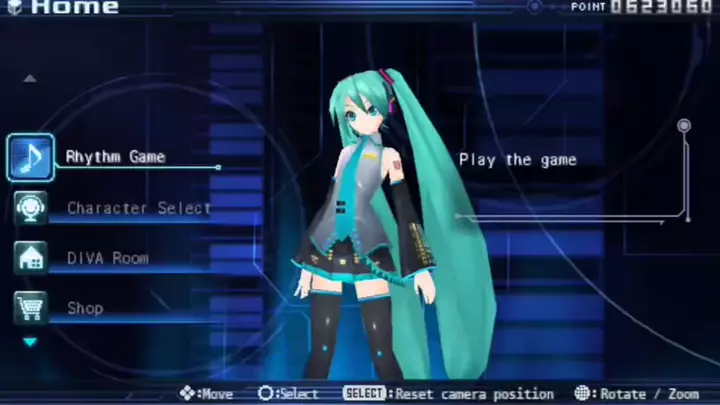Click the up arrow above the menu

pyautogui.click(x=30, y=78)
